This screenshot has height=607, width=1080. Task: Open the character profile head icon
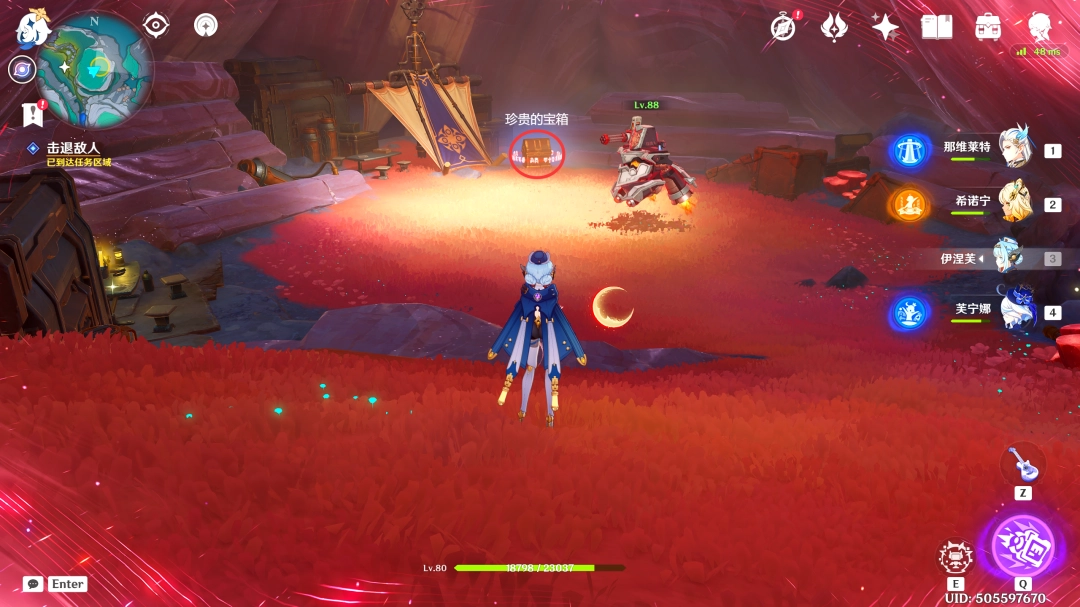(1041, 27)
